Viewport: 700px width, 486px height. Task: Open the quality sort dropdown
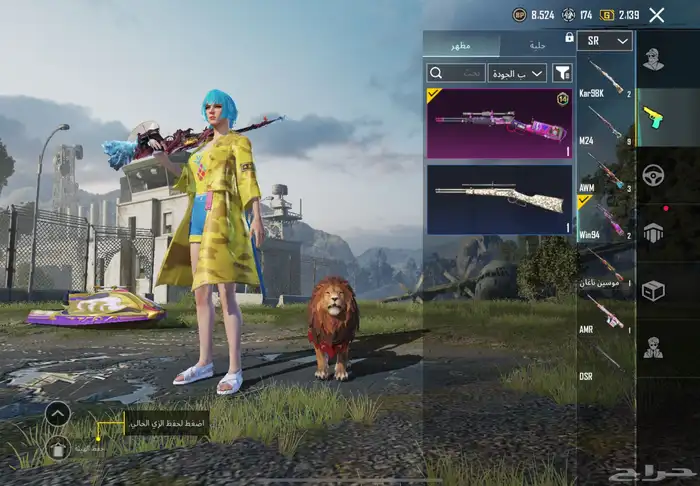tap(517, 73)
